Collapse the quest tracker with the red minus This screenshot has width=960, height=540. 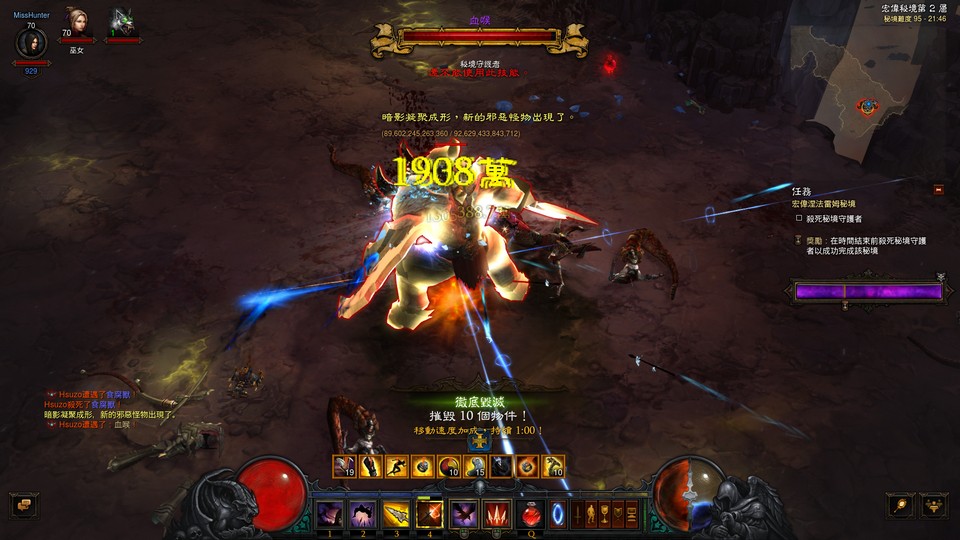pyautogui.click(x=939, y=189)
